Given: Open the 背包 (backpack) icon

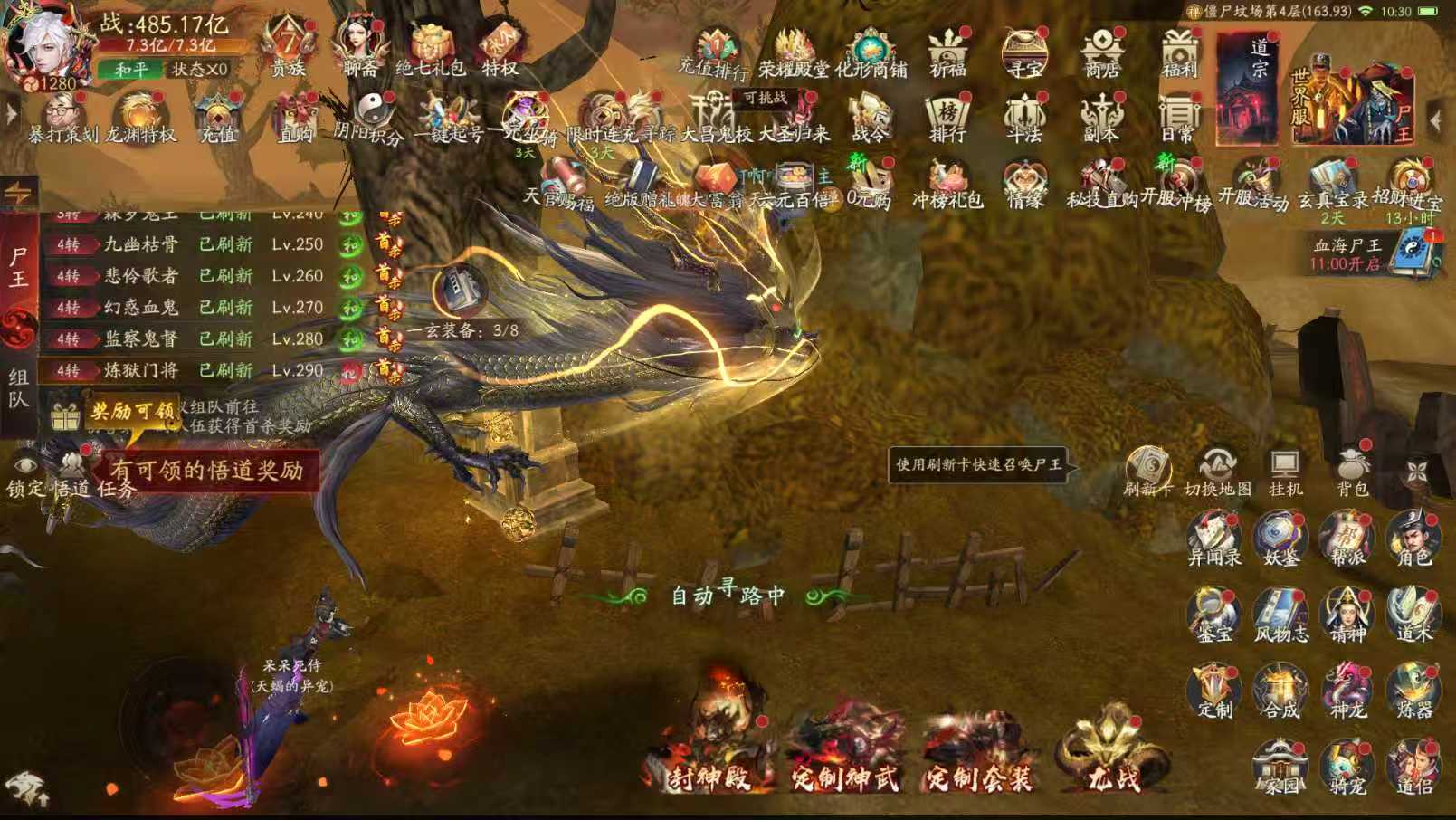Looking at the screenshot, I should [x=1354, y=468].
